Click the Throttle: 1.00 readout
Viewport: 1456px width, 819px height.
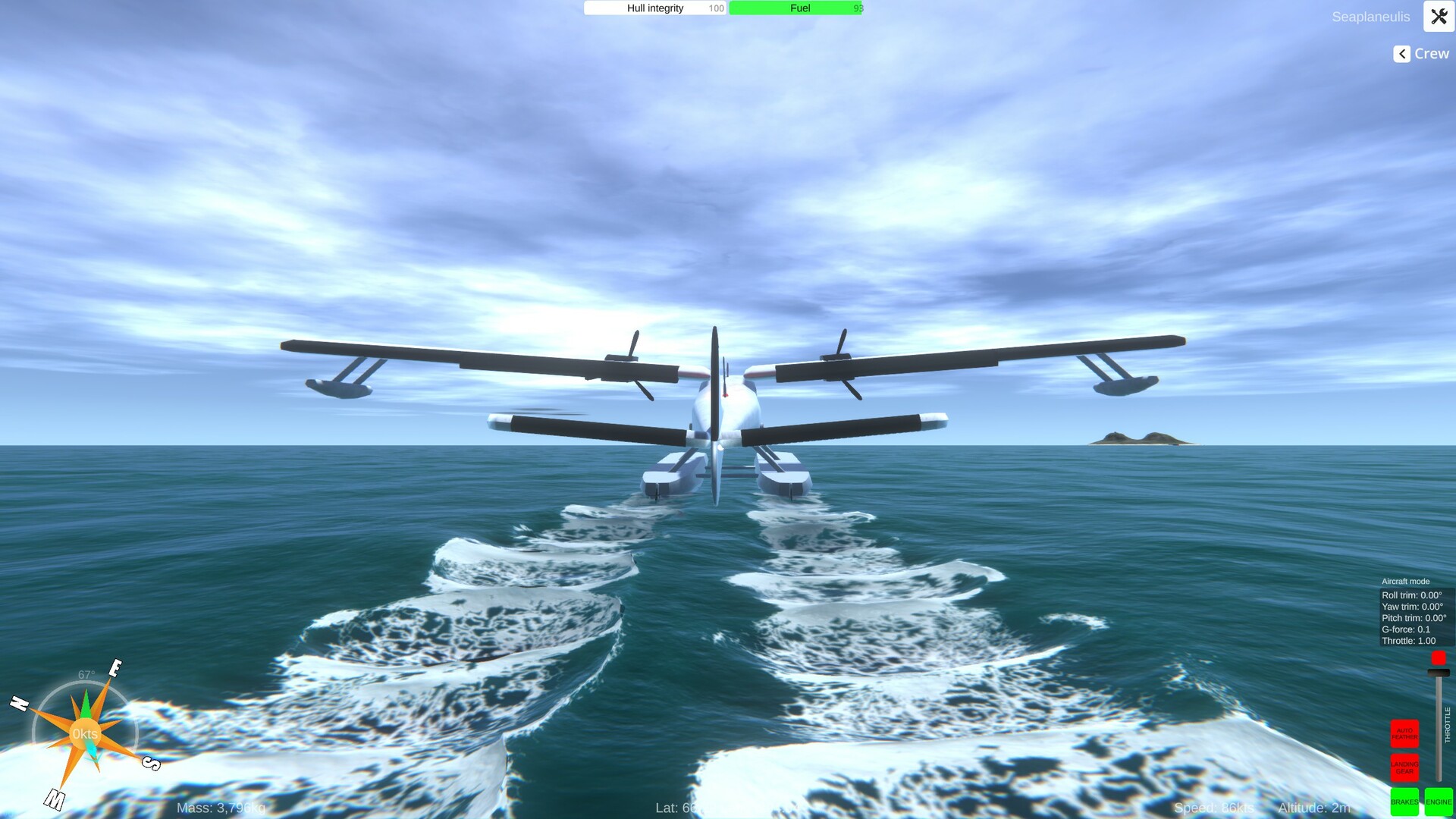point(1409,641)
